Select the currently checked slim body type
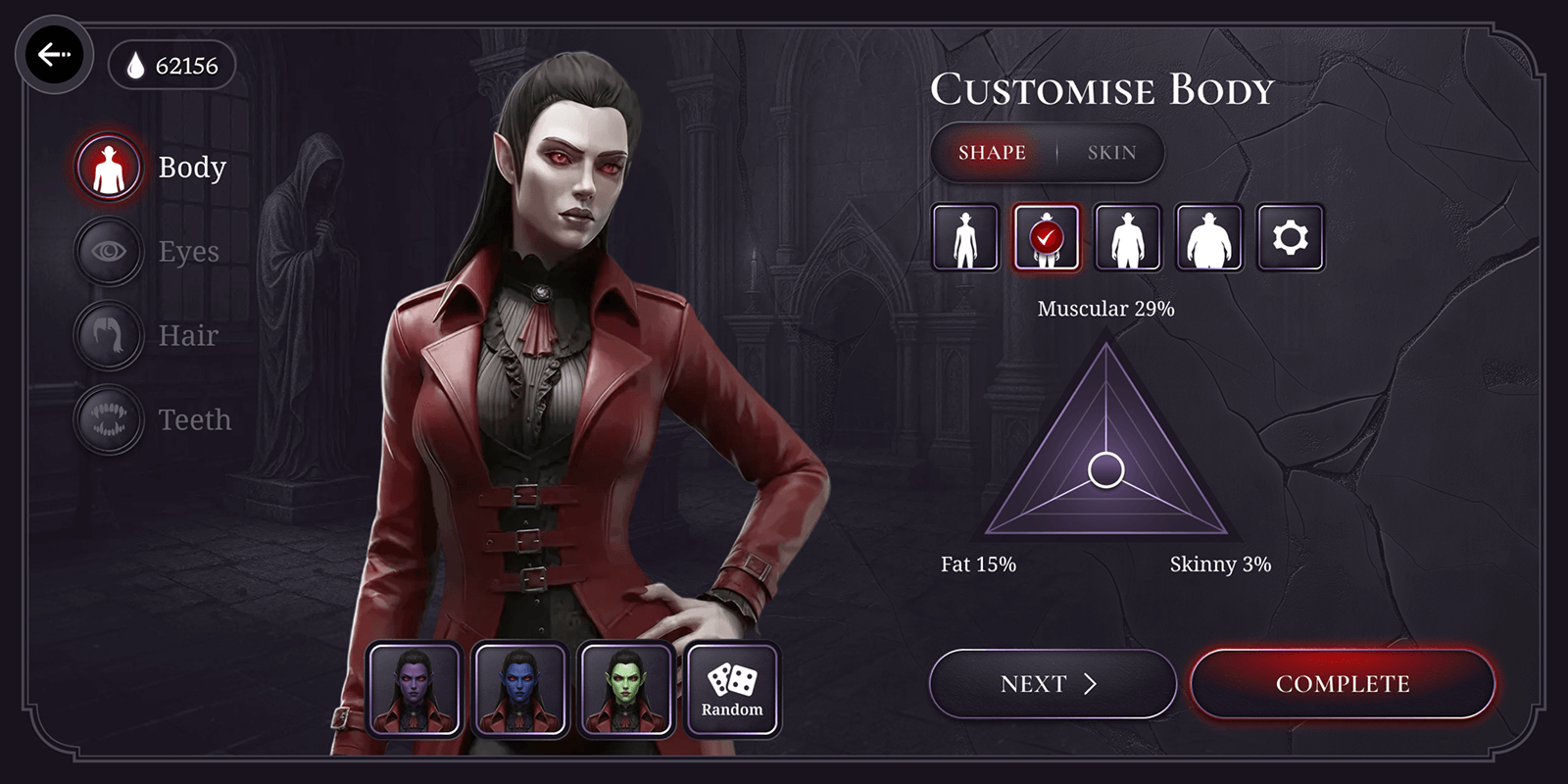Viewport: 1568px width, 784px height. 1047,237
